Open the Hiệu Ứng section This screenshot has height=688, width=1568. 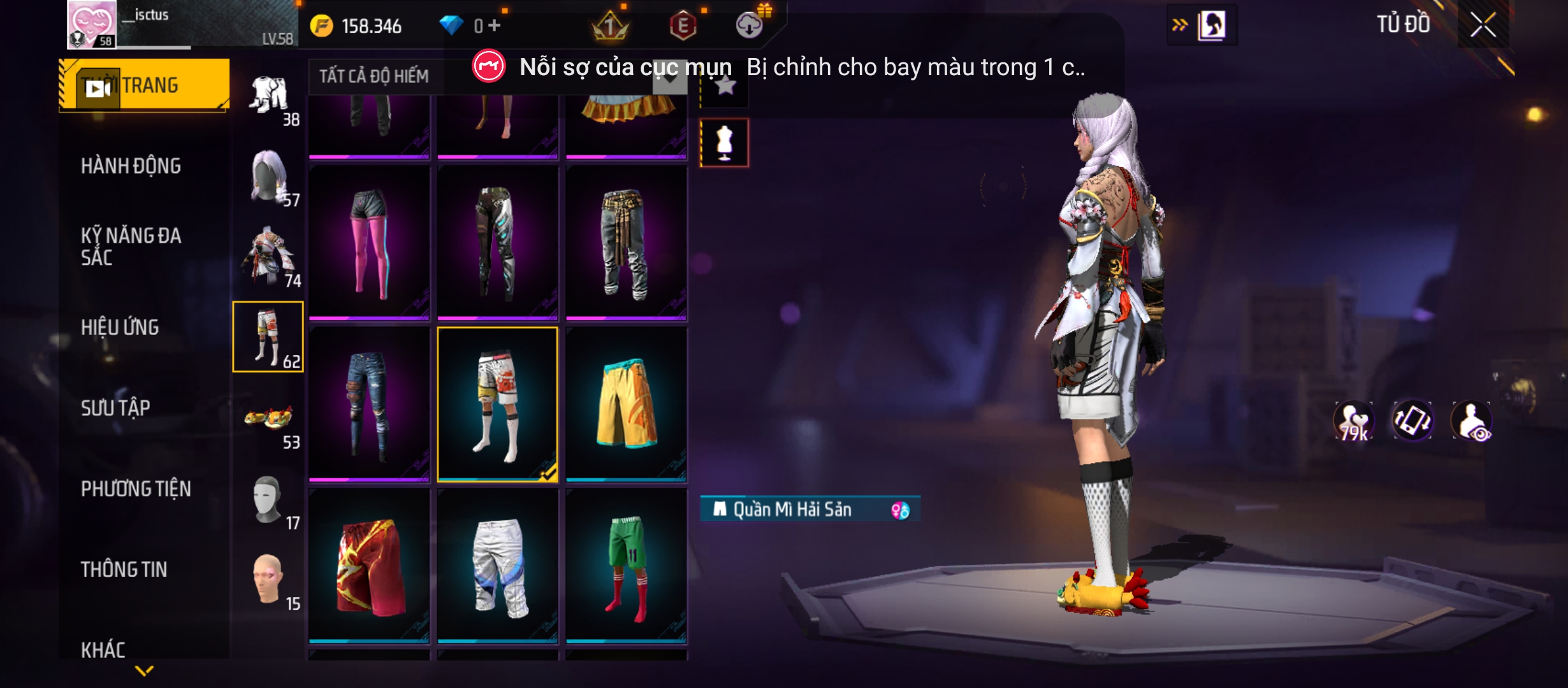(x=120, y=327)
